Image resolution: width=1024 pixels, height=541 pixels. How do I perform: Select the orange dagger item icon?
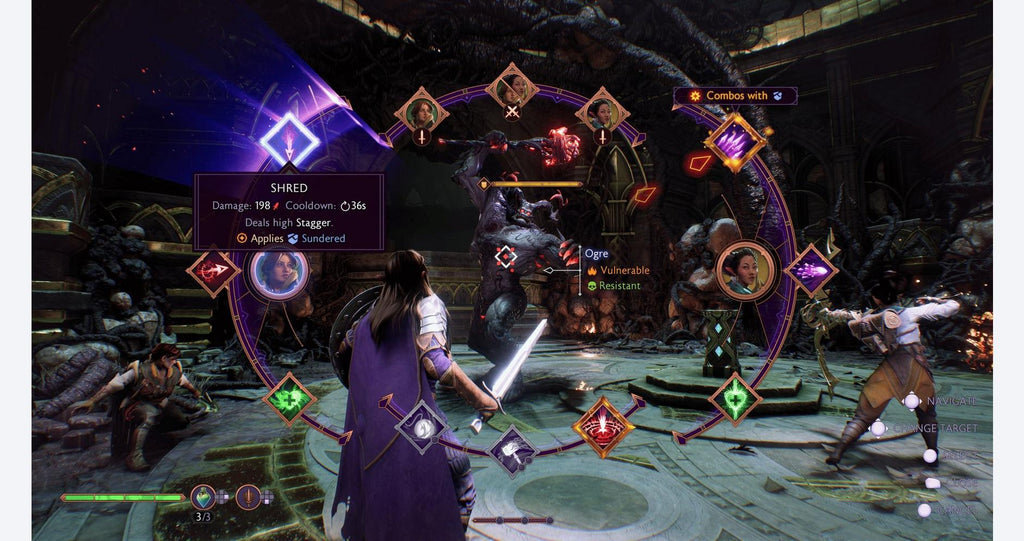click(x=248, y=496)
